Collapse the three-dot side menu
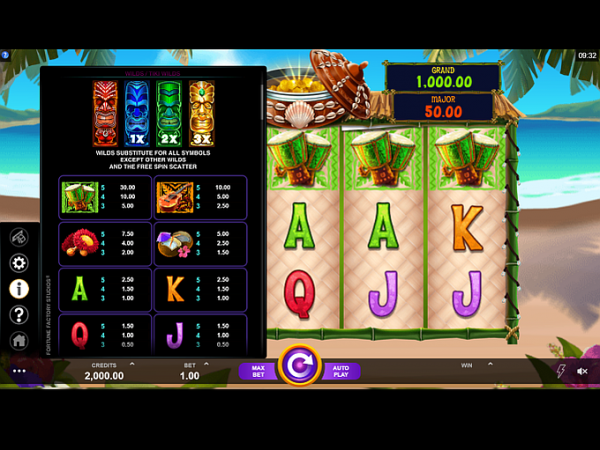600x450 pixels. [19, 371]
